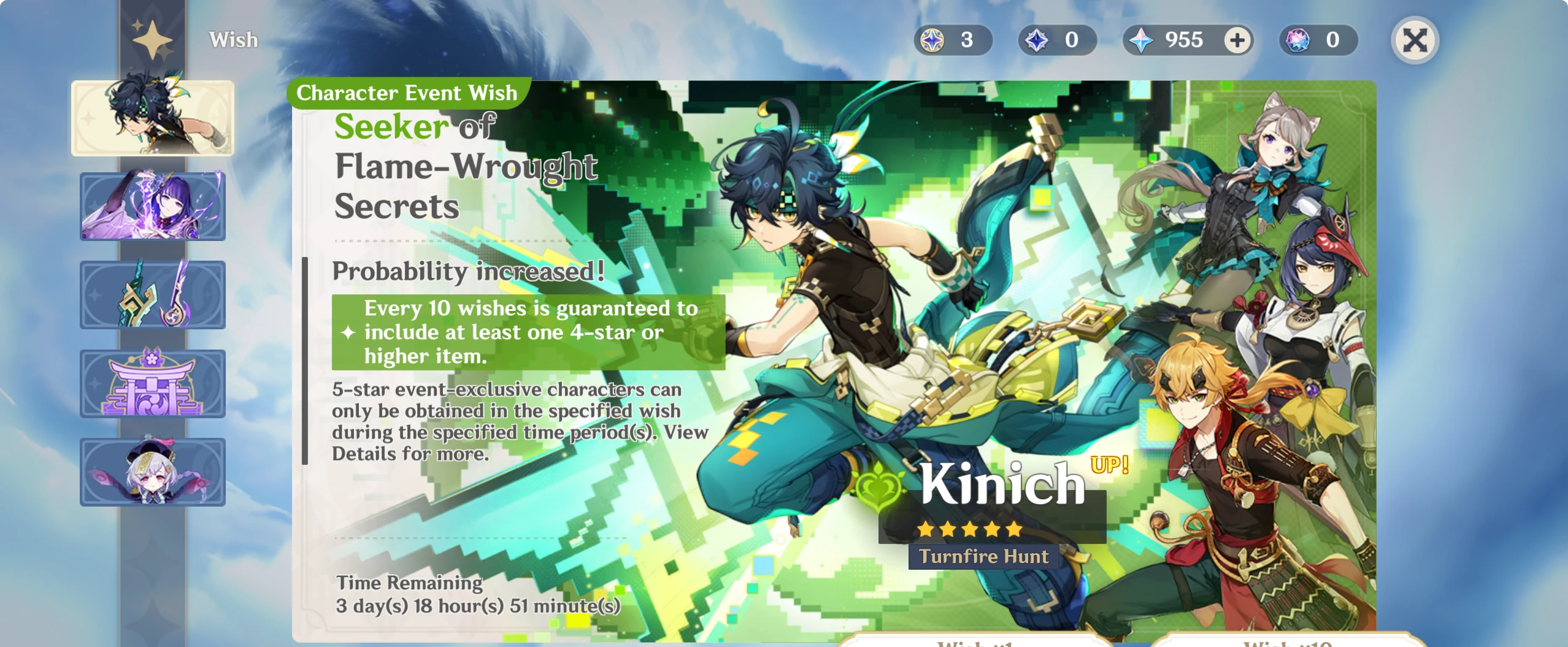
Task: Select the Kinich Character Event Wish banner
Action: click(153, 118)
